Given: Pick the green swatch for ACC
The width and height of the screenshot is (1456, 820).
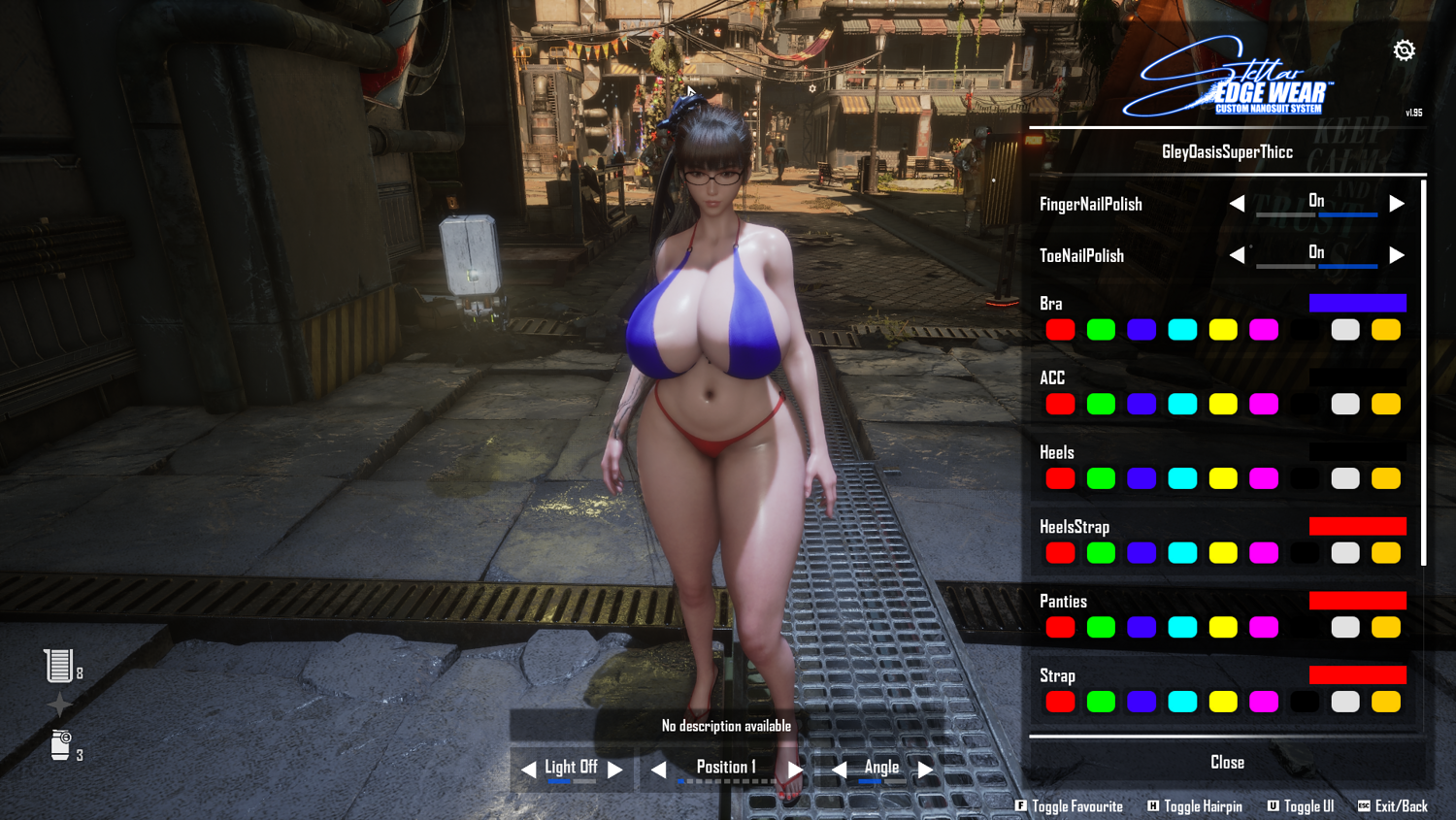Looking at the screenshot, I should pos(1101,404).
